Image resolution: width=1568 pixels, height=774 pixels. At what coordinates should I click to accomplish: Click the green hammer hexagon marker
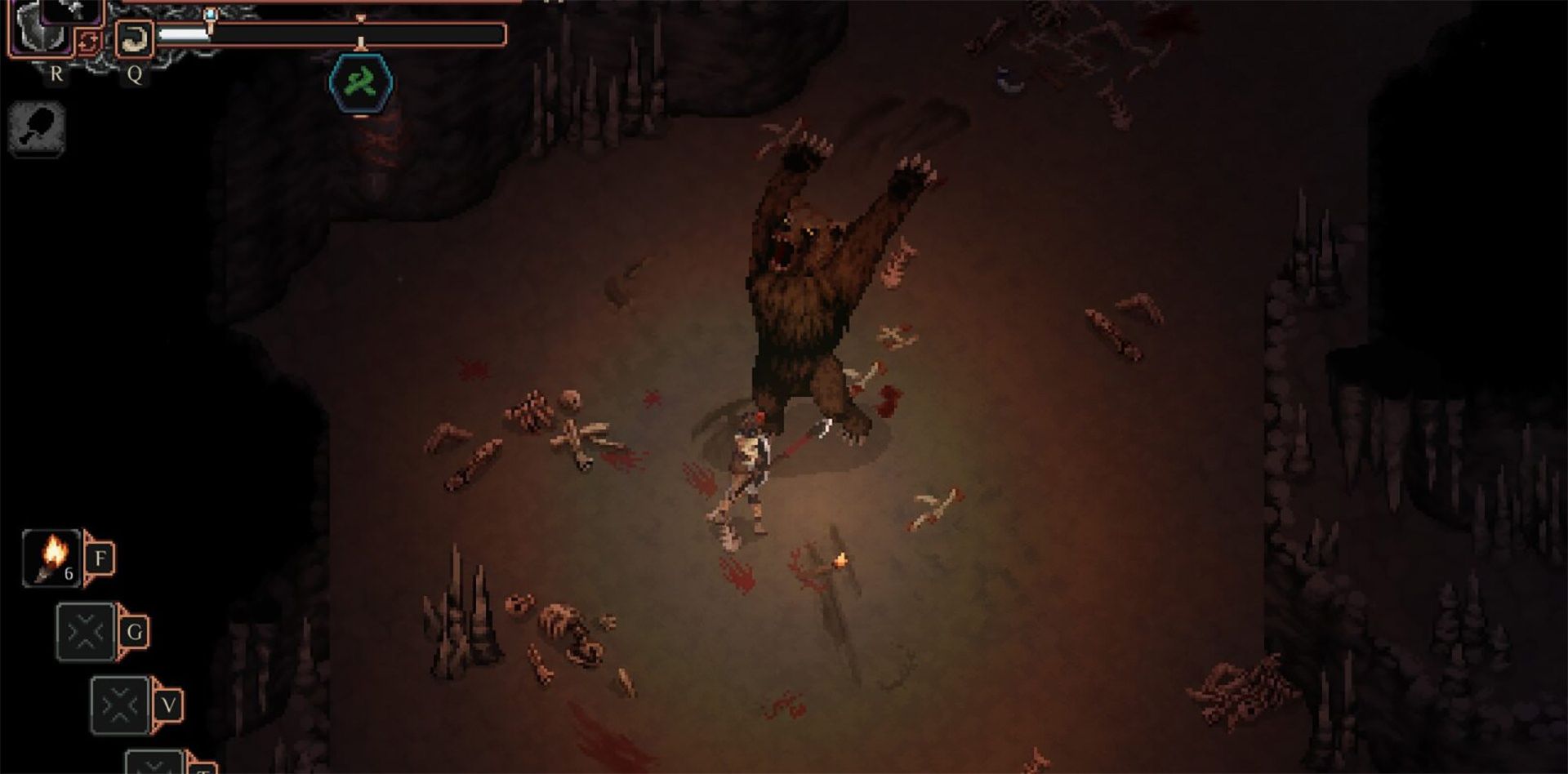click(361, 78)
